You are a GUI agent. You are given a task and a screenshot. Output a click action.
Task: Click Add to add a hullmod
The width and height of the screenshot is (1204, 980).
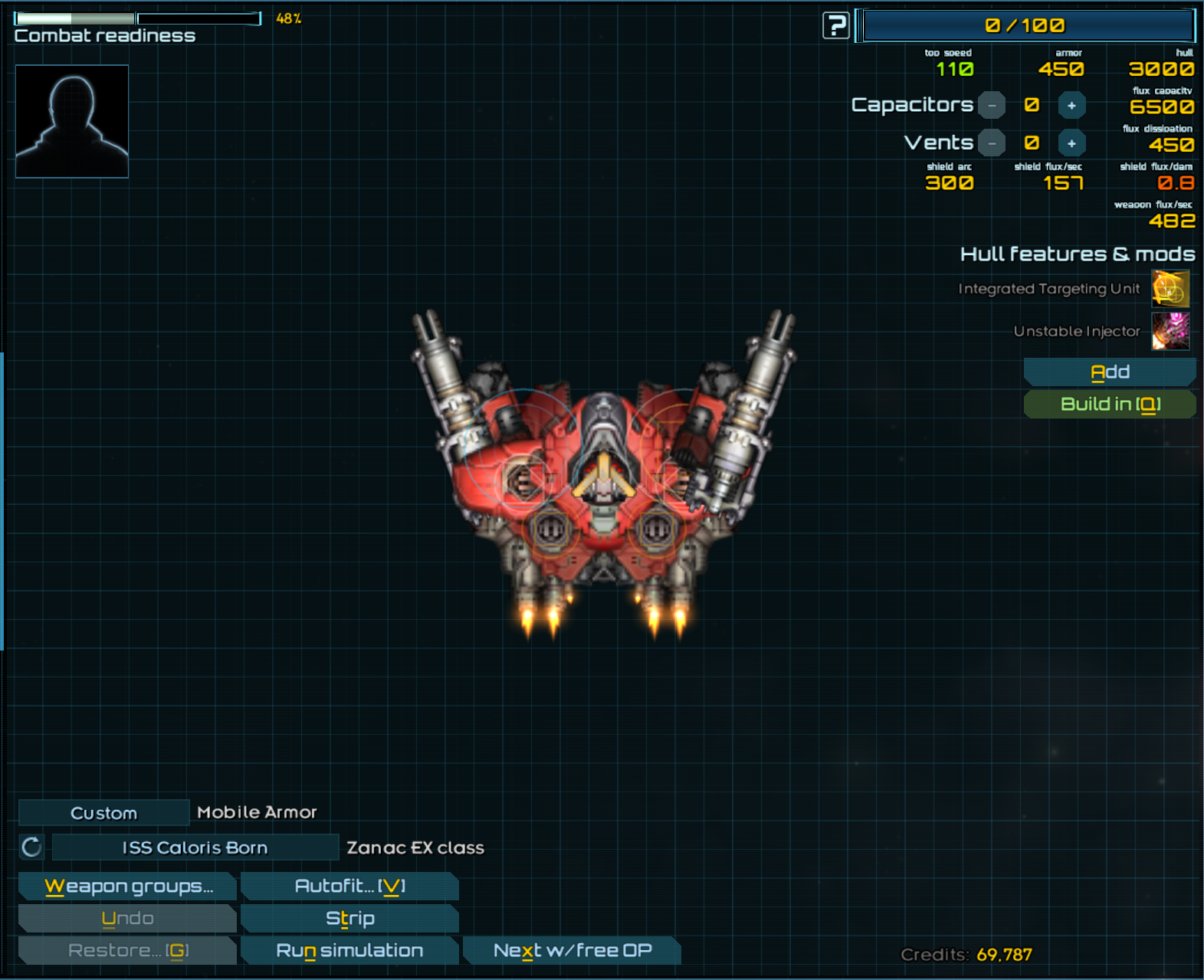click(x=1110, y=372)
